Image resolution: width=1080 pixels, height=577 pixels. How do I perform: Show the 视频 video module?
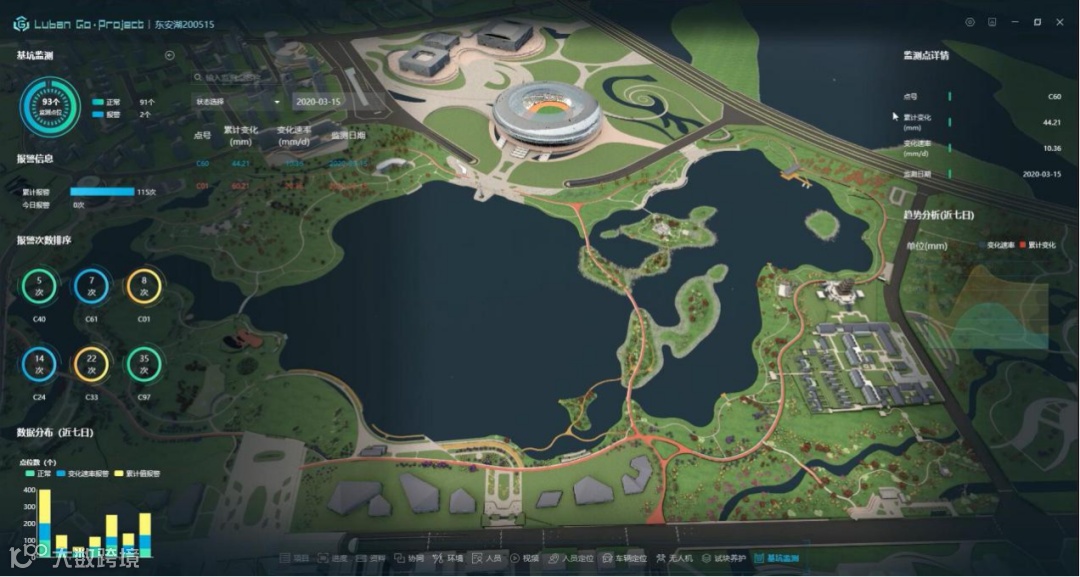tap(525, 558)
